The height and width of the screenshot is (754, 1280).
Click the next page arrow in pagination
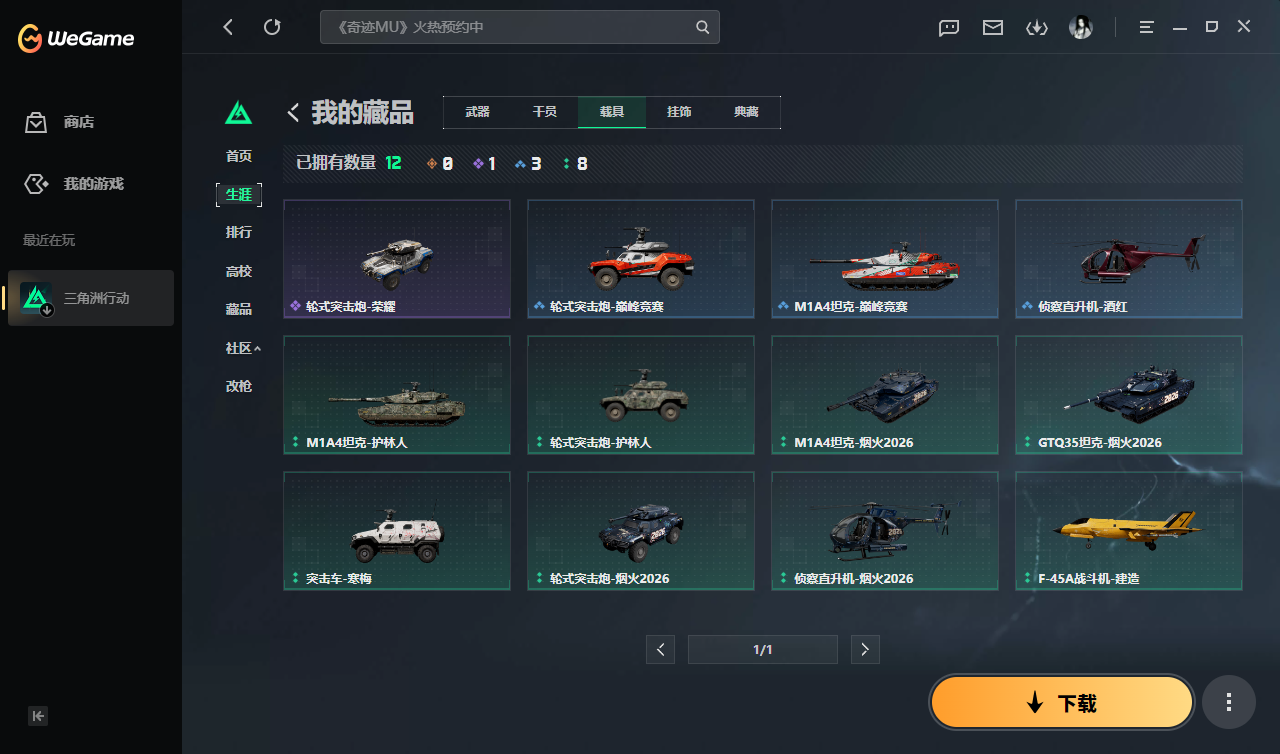pos(865,649)
